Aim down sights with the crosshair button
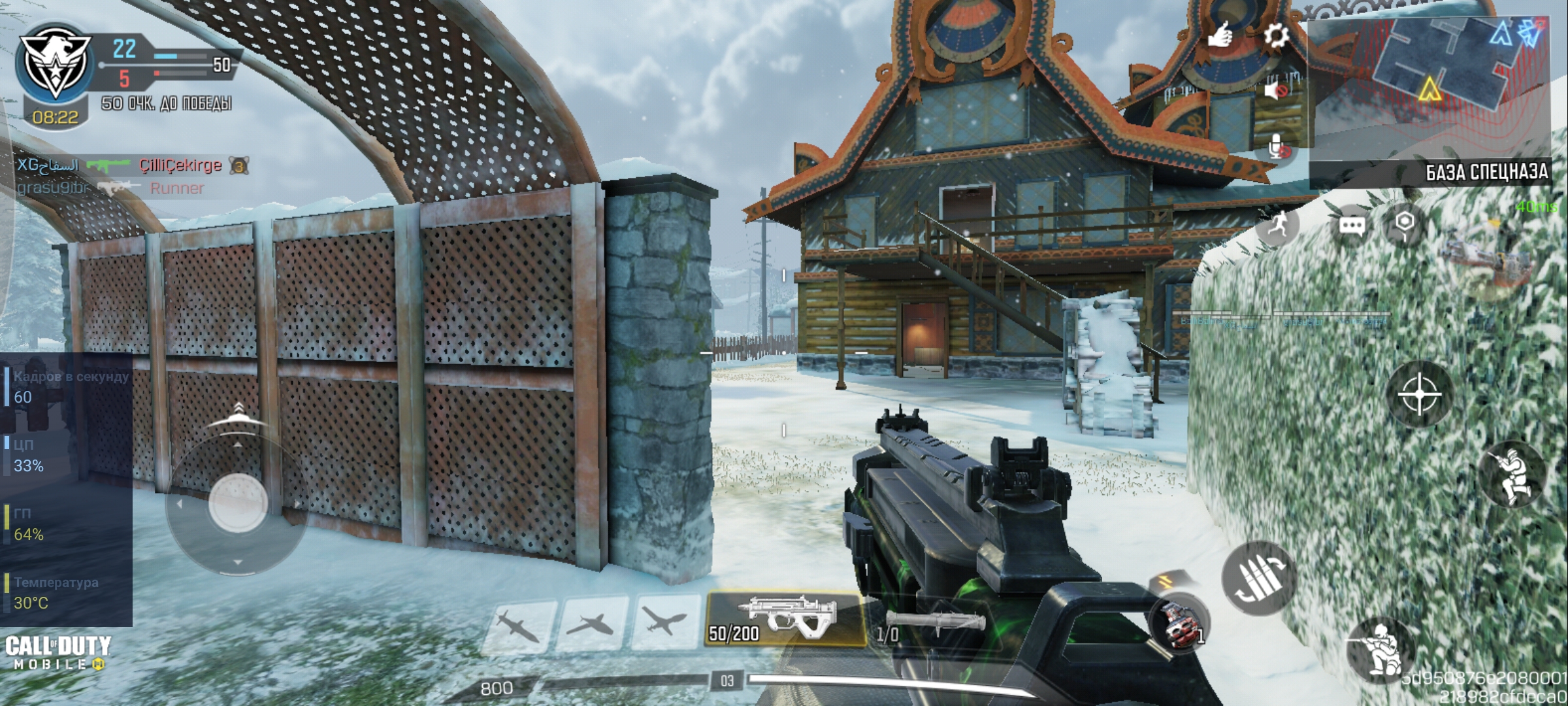Image resolution: width=1568 pixels, height=706 pixels. pos(1419,394)
